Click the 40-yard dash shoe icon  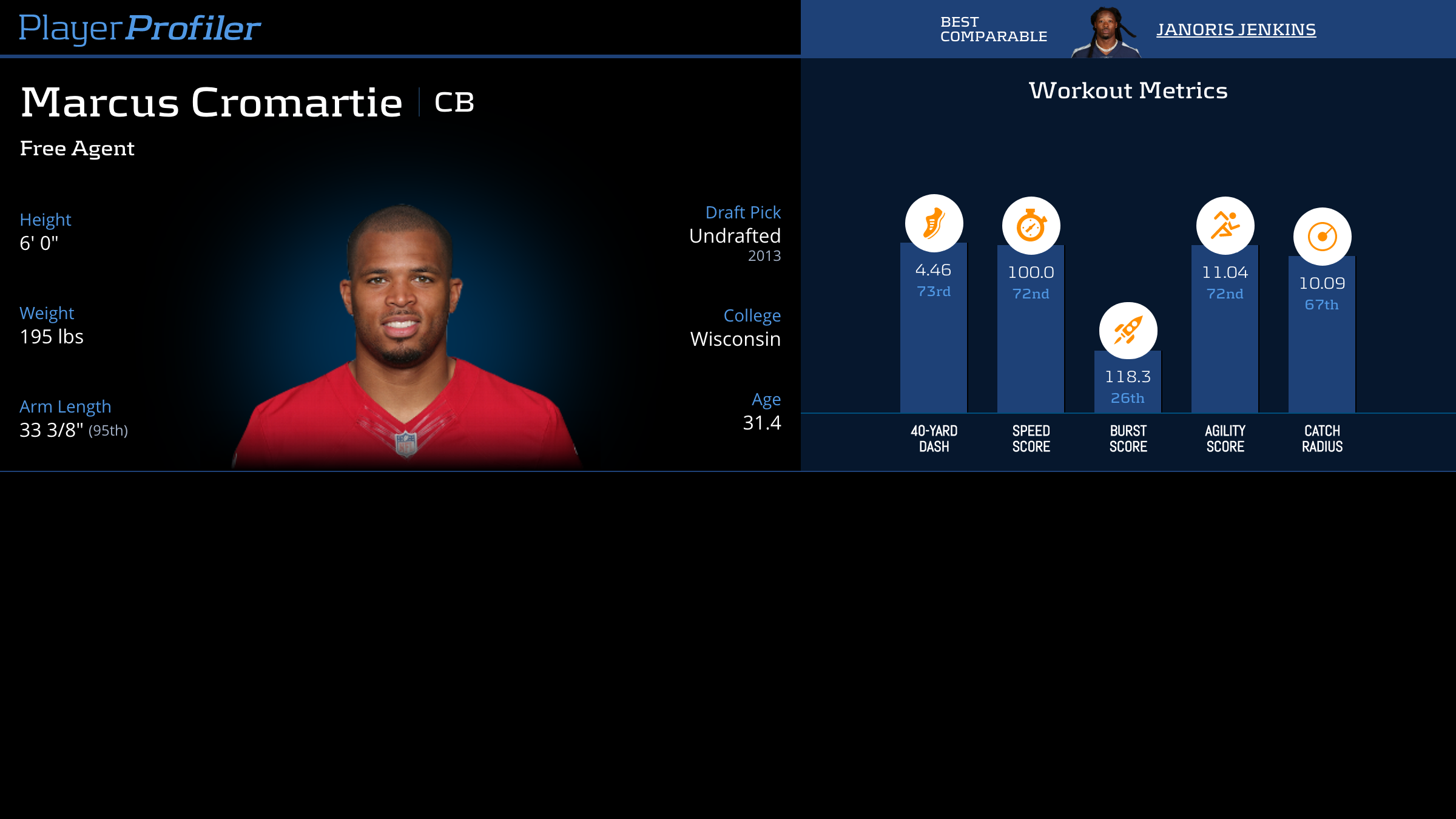[934, 223]
